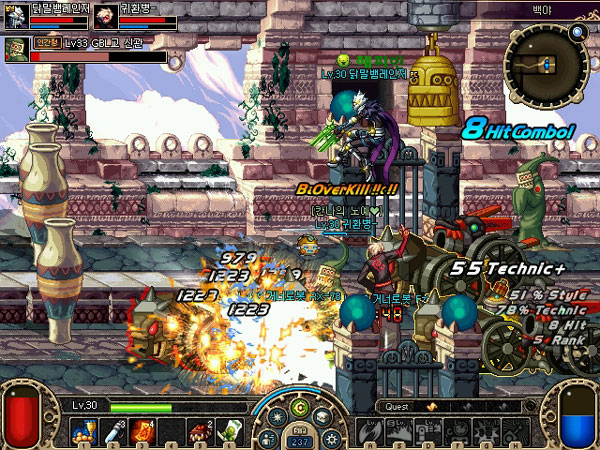Click the green C coin button
This screenshot has height=450, width=600.
click(x=298, y=408)
